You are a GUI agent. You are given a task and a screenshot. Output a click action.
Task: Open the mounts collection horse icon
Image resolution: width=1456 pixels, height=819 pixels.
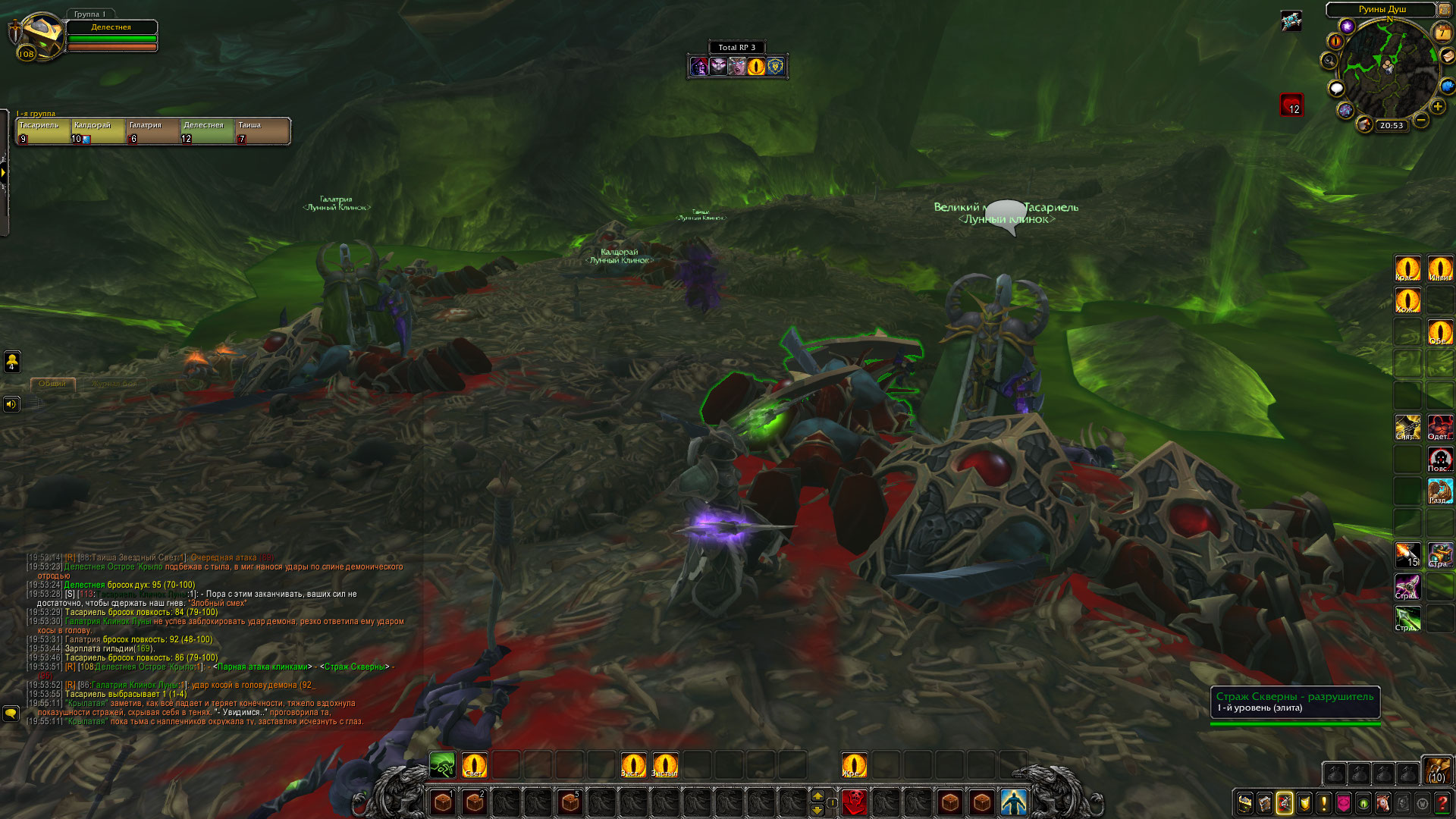coord(1383,802)
